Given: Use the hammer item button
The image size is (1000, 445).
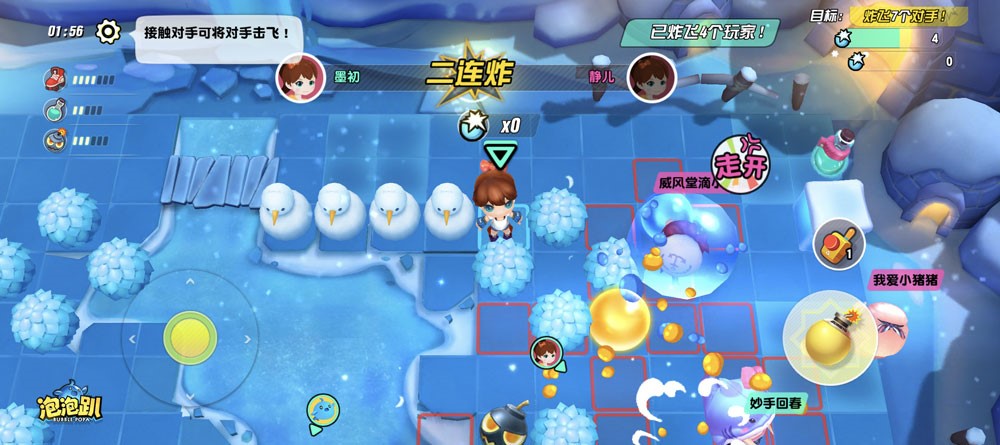Looking at the screenshot, I should (838, 243).
